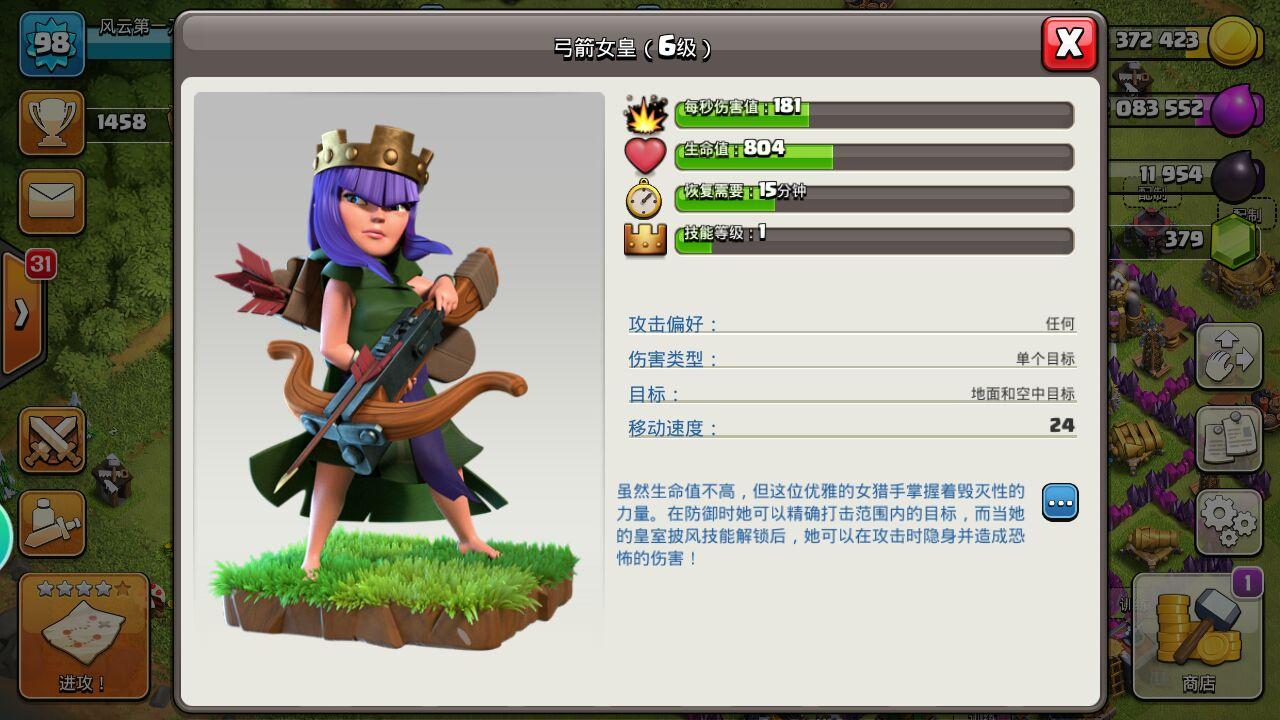Close the Archer Queen info window

1069,44
